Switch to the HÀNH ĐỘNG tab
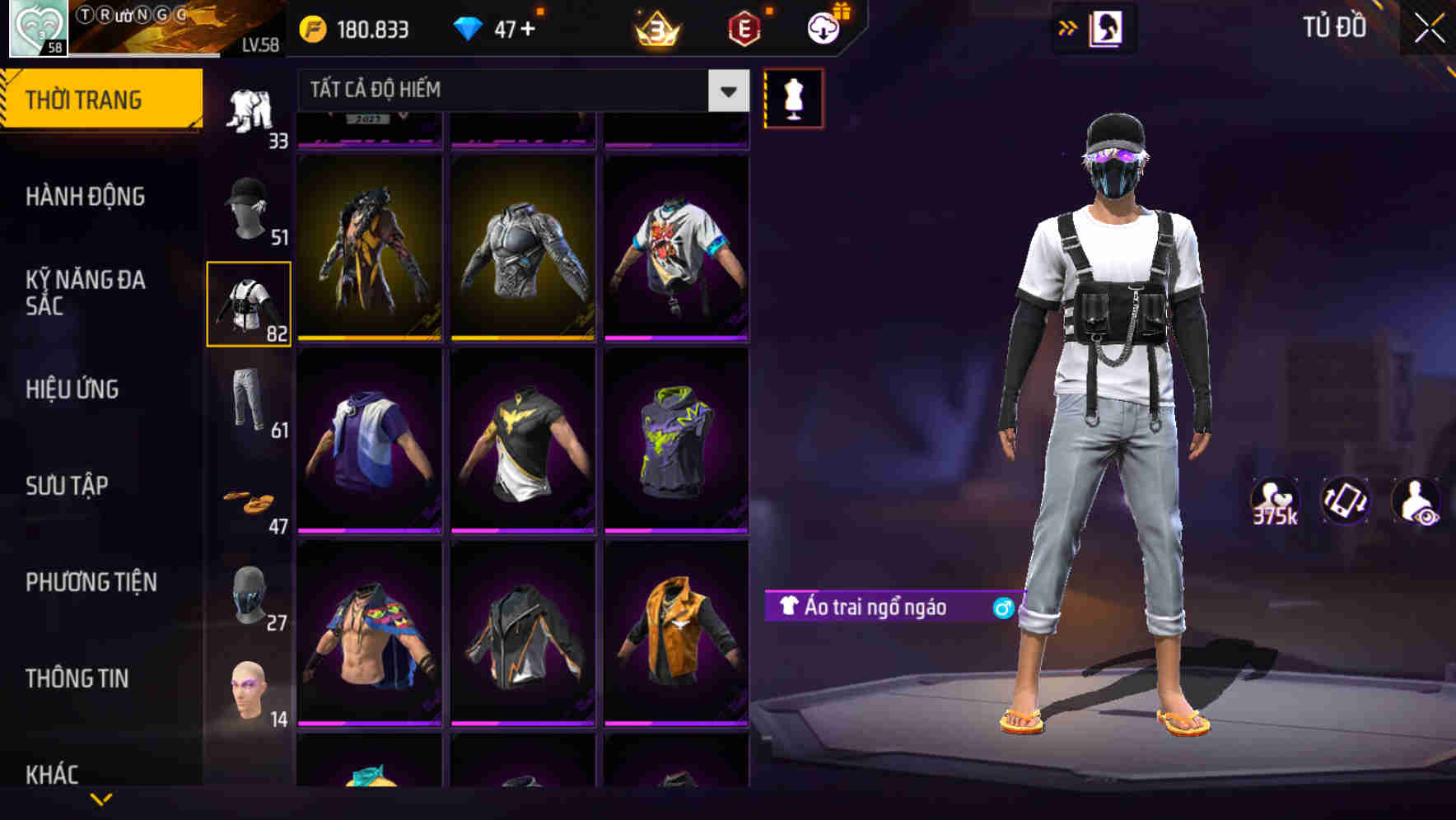This screenshot has height=820, width=1456. [x=86, y=196]
